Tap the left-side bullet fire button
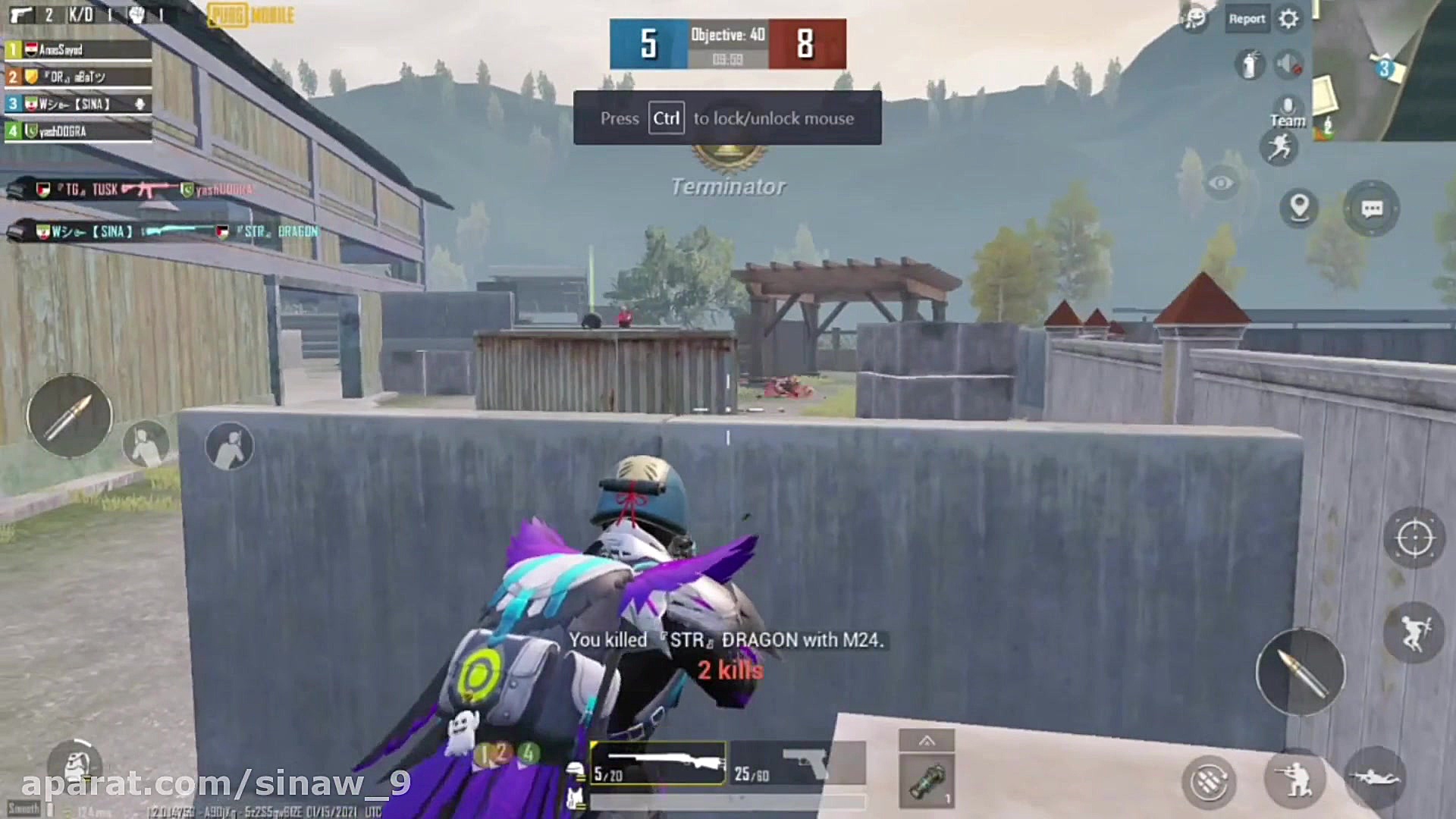1456x819 pixels. pos(70,416)
